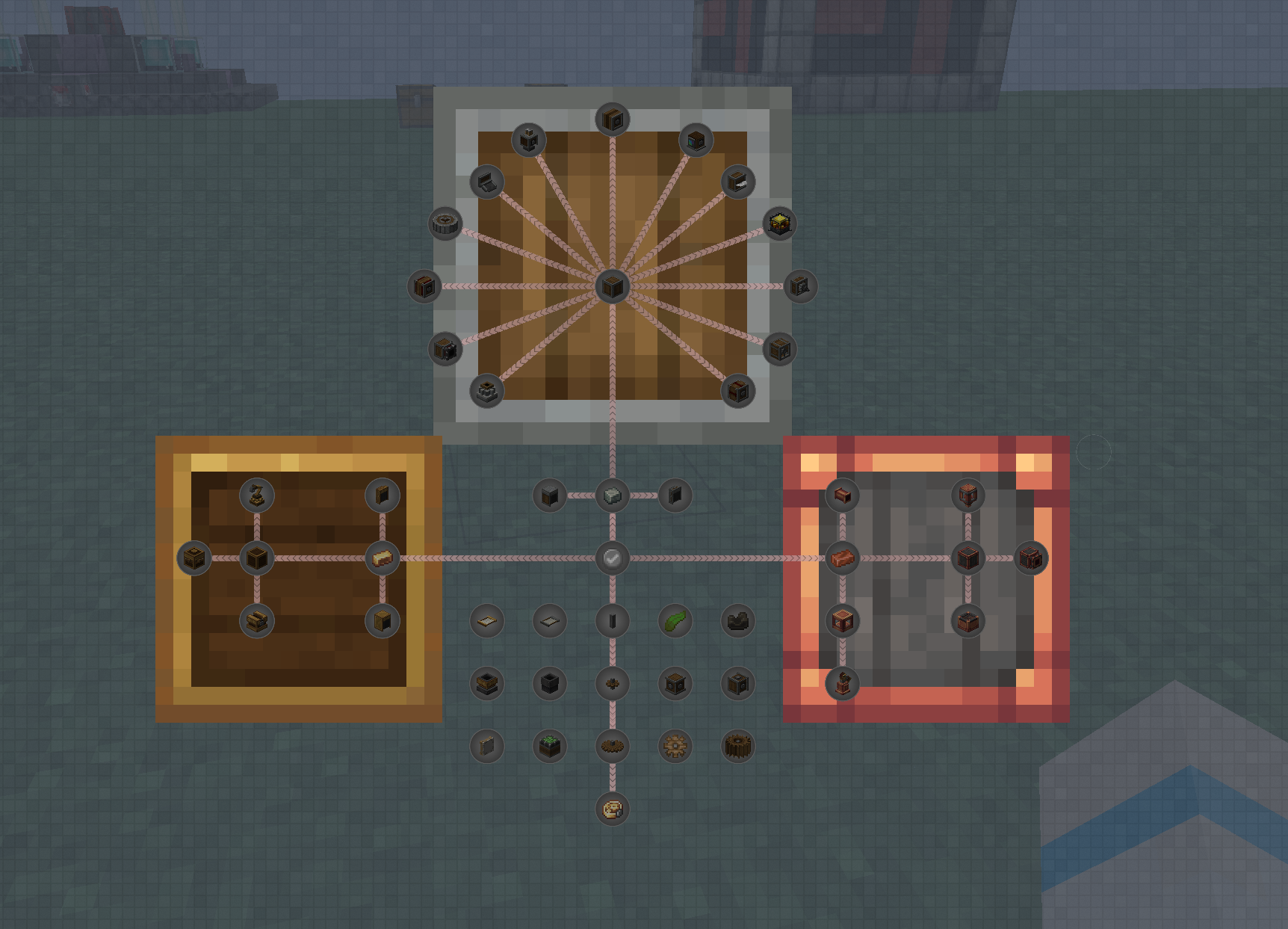This screenshot has width=1288, height=929.
Task: Select the central wooden crate node
Action: [612, 286]
